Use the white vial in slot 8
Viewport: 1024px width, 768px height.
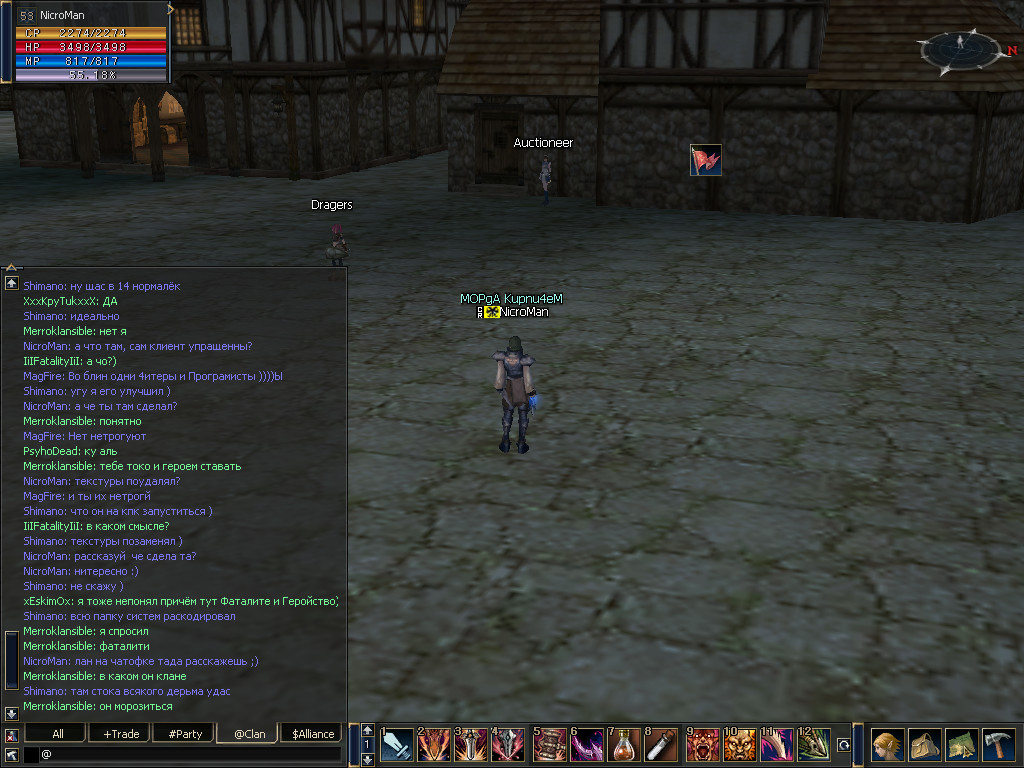[x=661, y=745]
